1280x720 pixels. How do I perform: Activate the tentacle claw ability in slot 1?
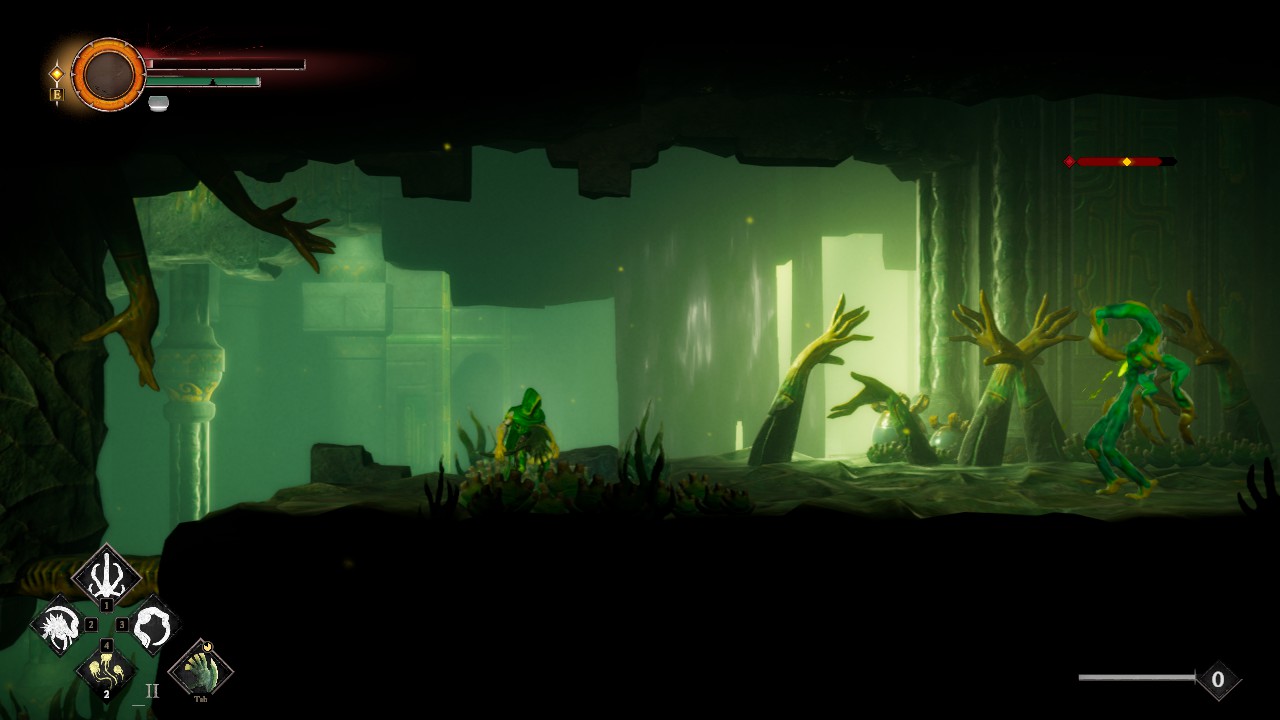click(106, 575)
